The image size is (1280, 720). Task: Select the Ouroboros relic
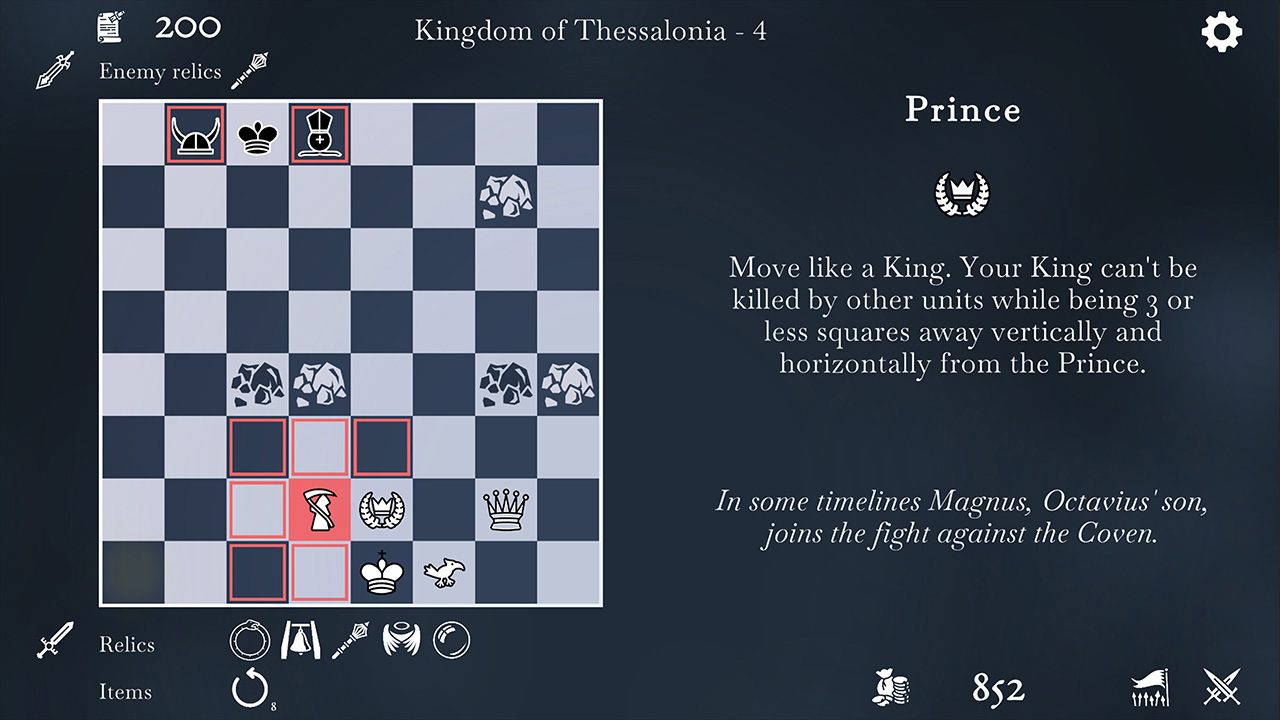coord(249,641)
